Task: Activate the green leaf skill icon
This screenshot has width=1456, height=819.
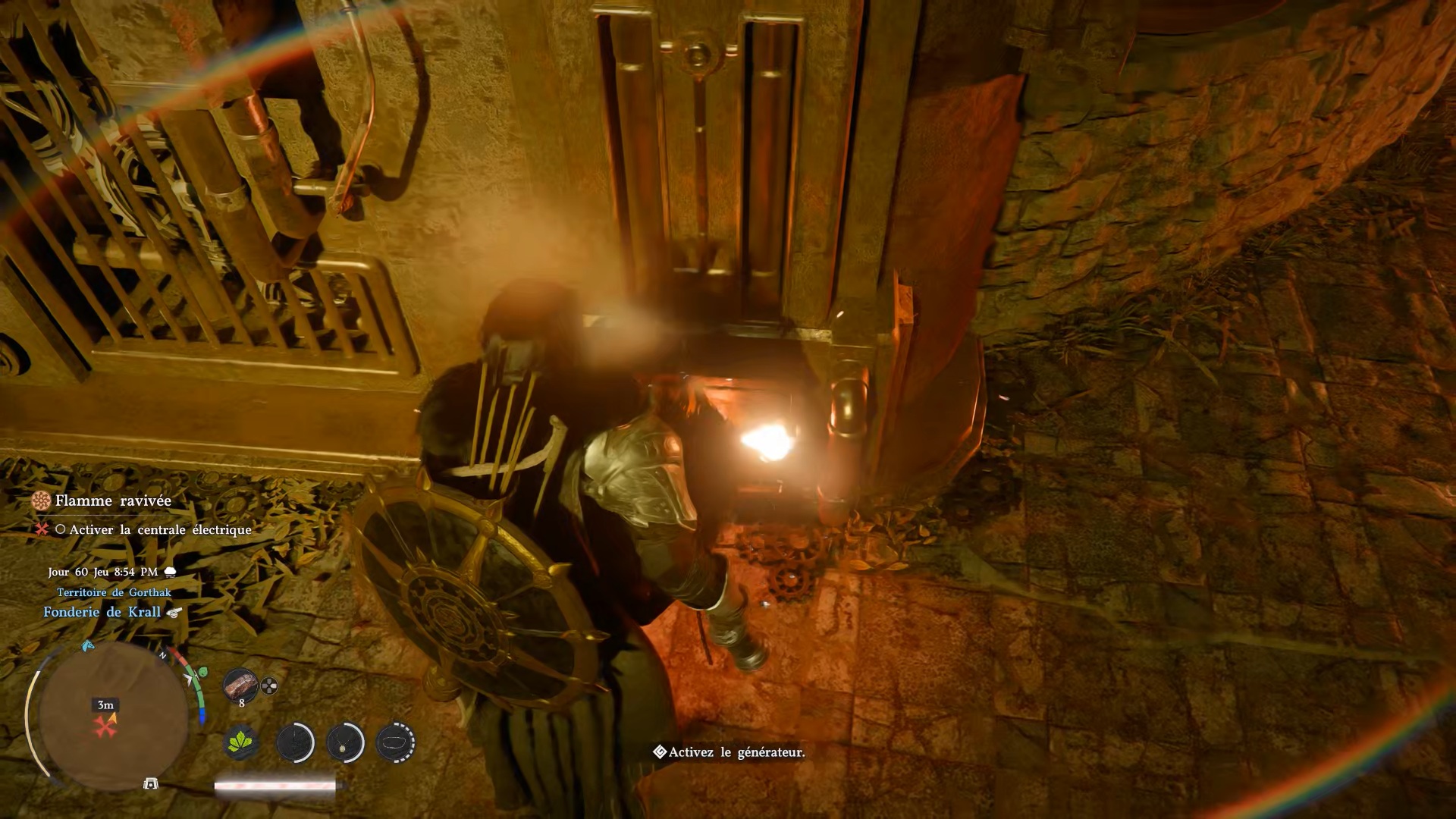Action: [241, 742]
